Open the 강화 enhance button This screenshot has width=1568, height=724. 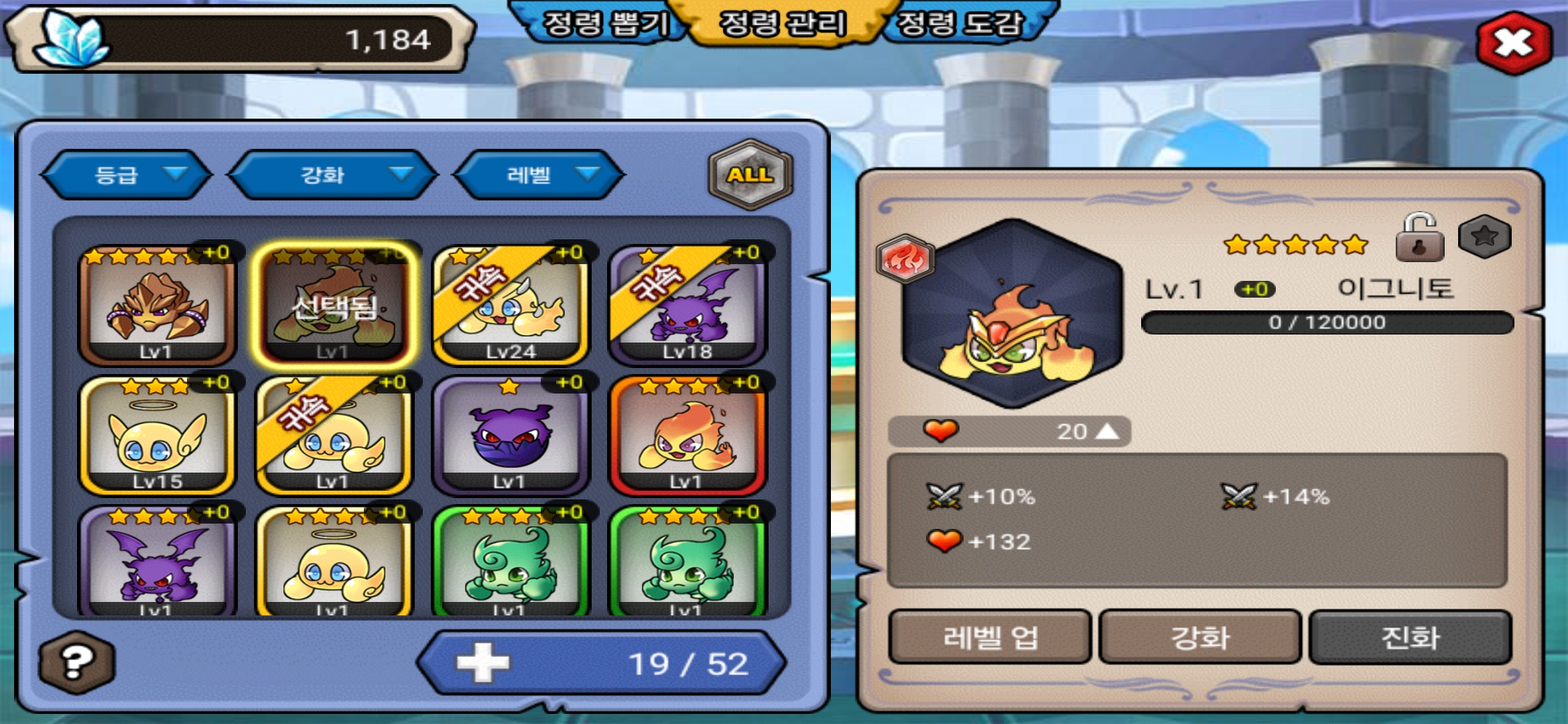point(1200,637)
